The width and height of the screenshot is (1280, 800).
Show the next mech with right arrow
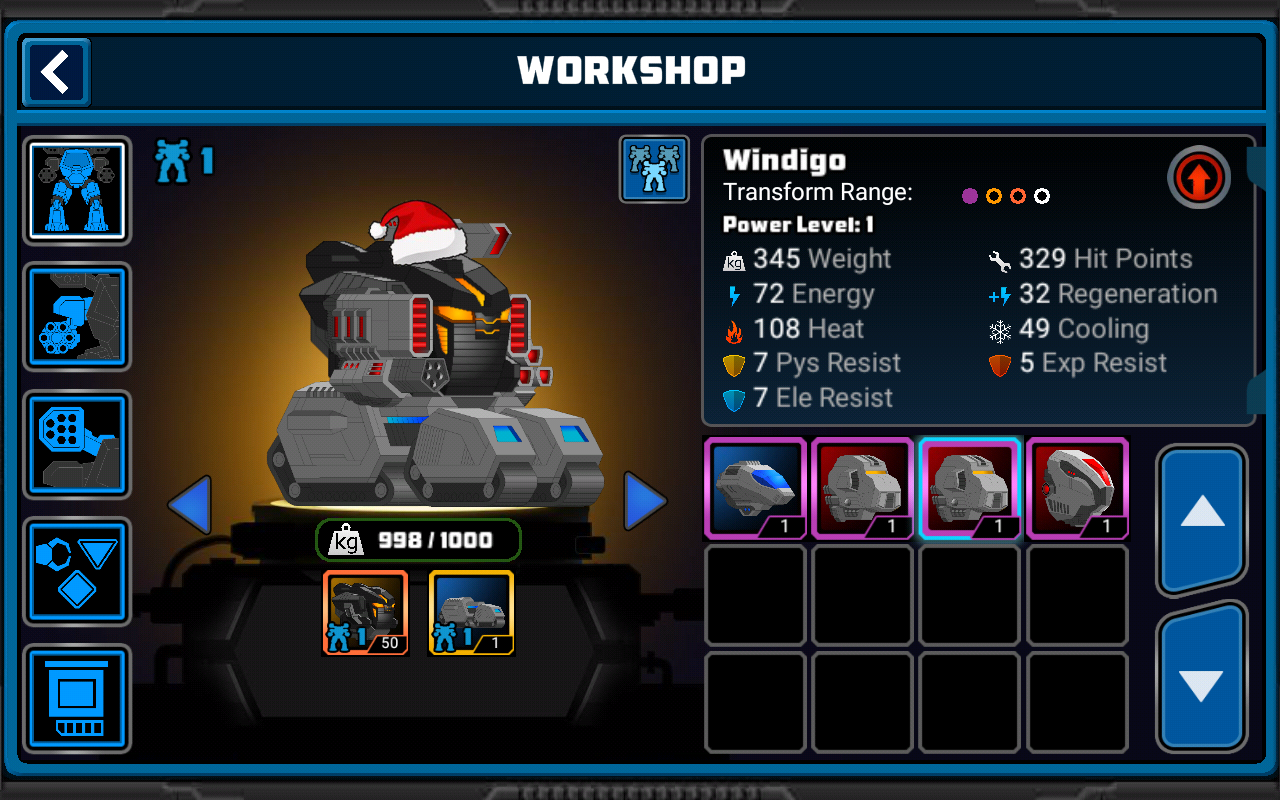[x=644, y=502]
